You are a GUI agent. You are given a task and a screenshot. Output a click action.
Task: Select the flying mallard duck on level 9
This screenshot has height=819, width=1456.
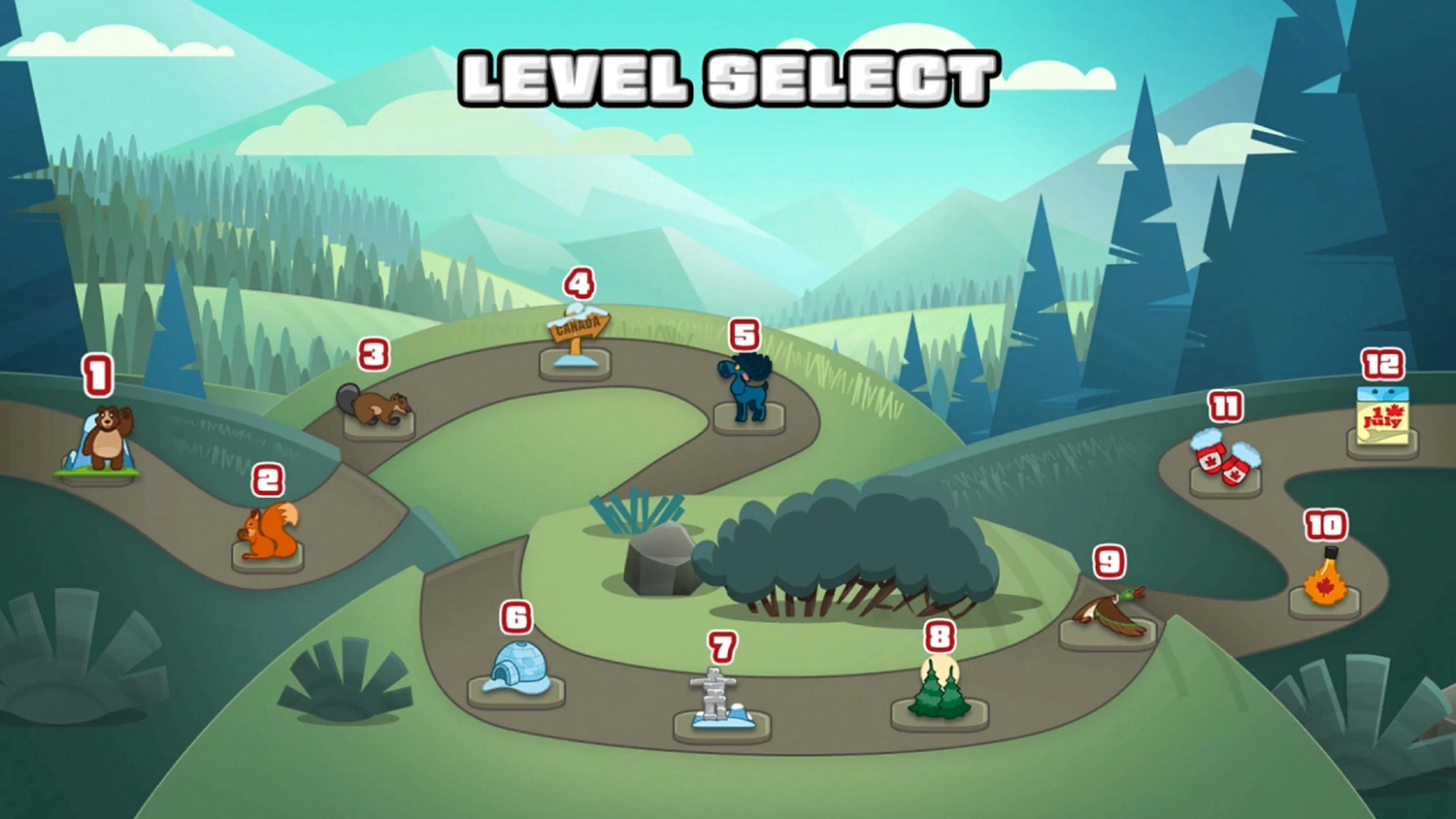[1109, 609]
